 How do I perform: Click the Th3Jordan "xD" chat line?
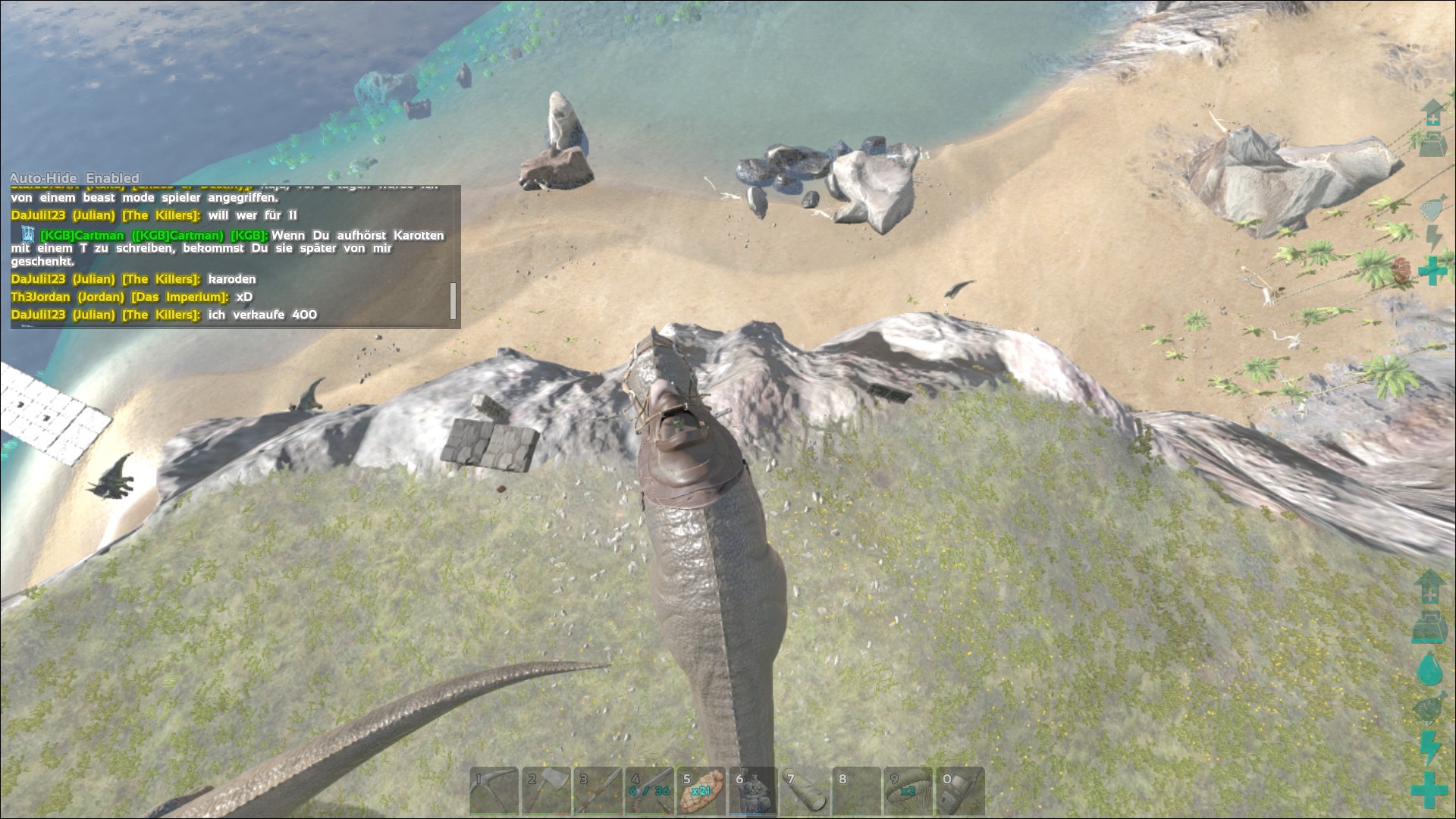click(132, 297)
